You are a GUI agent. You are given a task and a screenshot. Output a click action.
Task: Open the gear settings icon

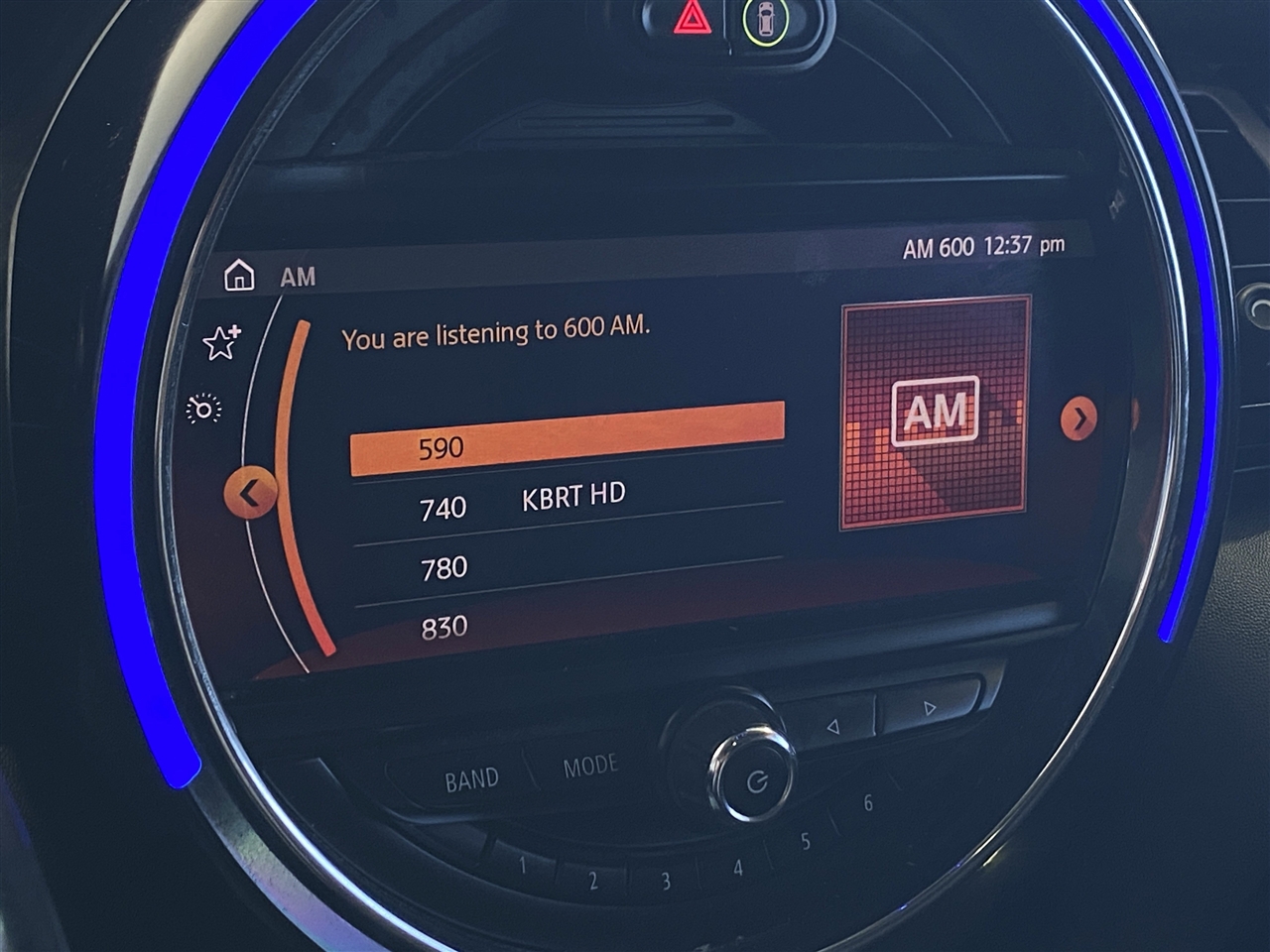(204, 409)
